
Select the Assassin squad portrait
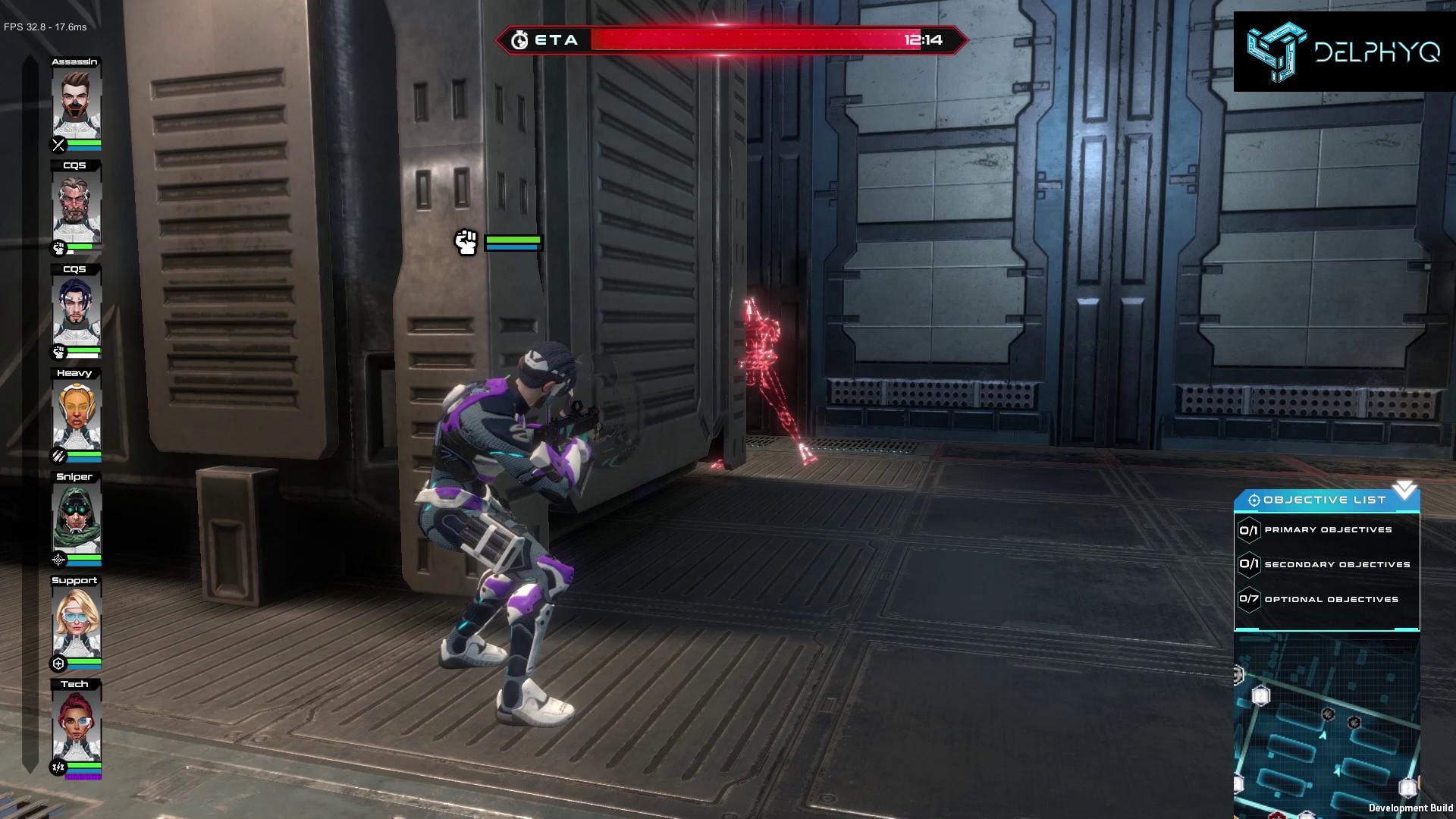coord(76,104)
